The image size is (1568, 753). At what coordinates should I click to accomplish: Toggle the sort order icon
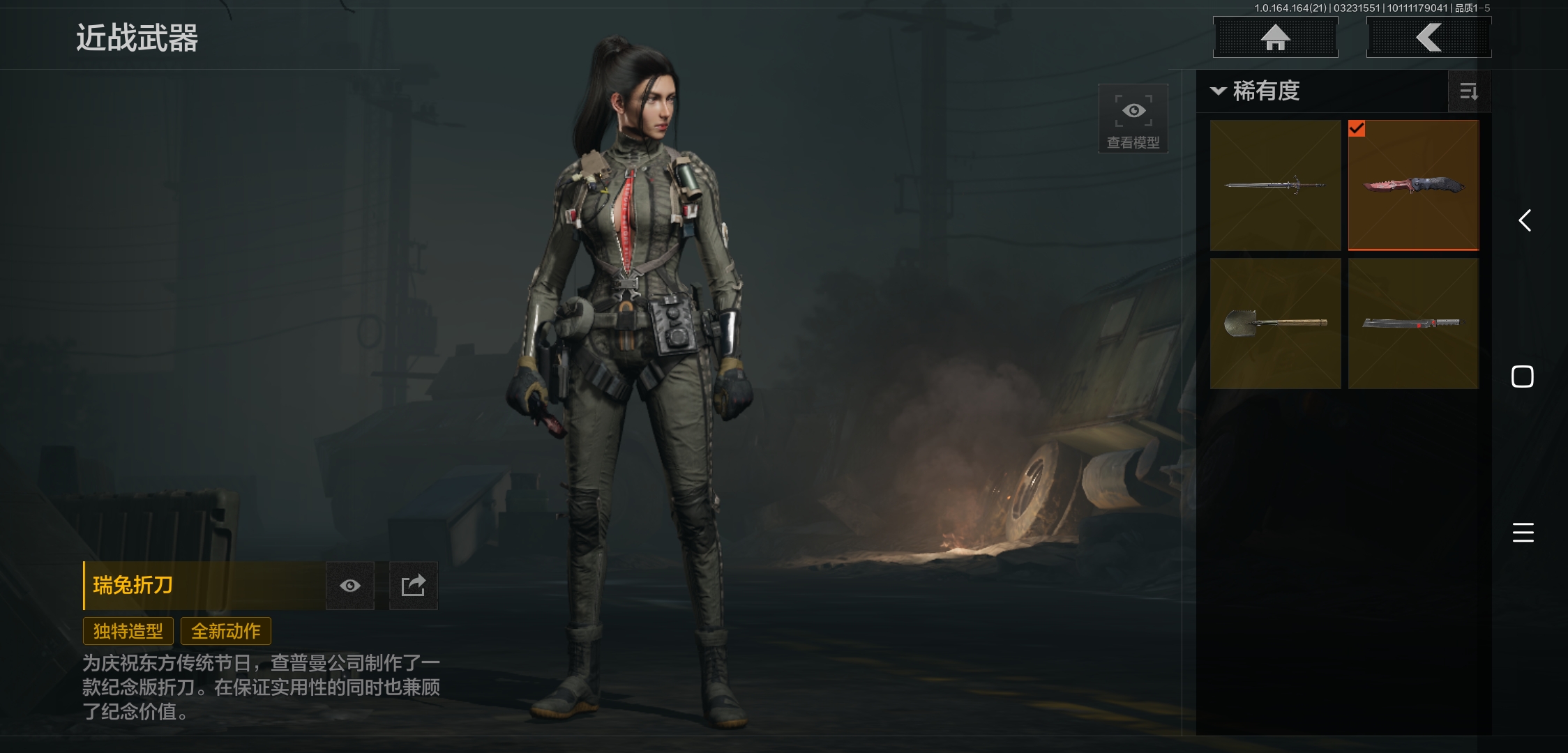pyautogui.click(x=1468, y=91)
